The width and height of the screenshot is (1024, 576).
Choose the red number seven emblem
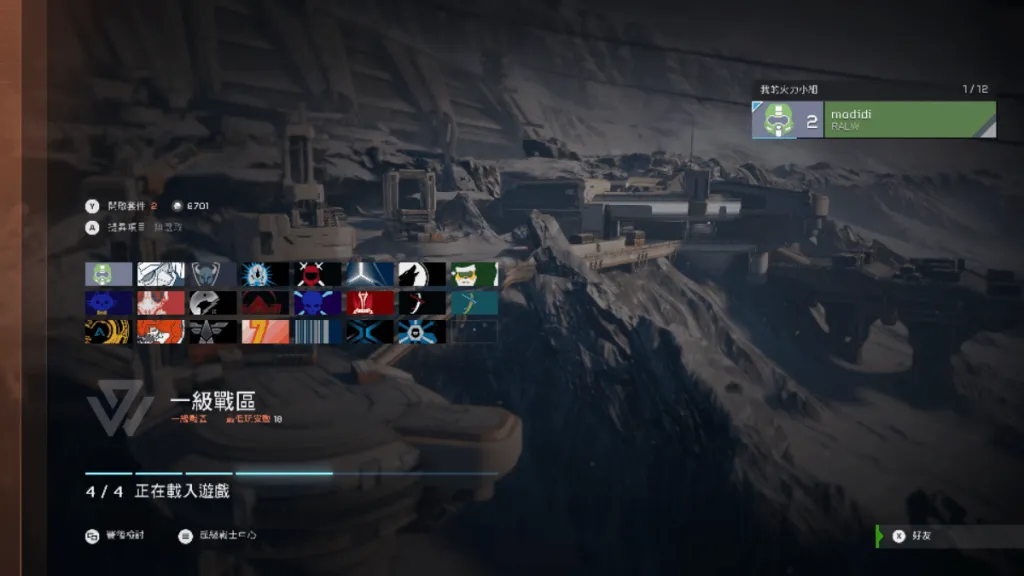click(x=265, y=332)
